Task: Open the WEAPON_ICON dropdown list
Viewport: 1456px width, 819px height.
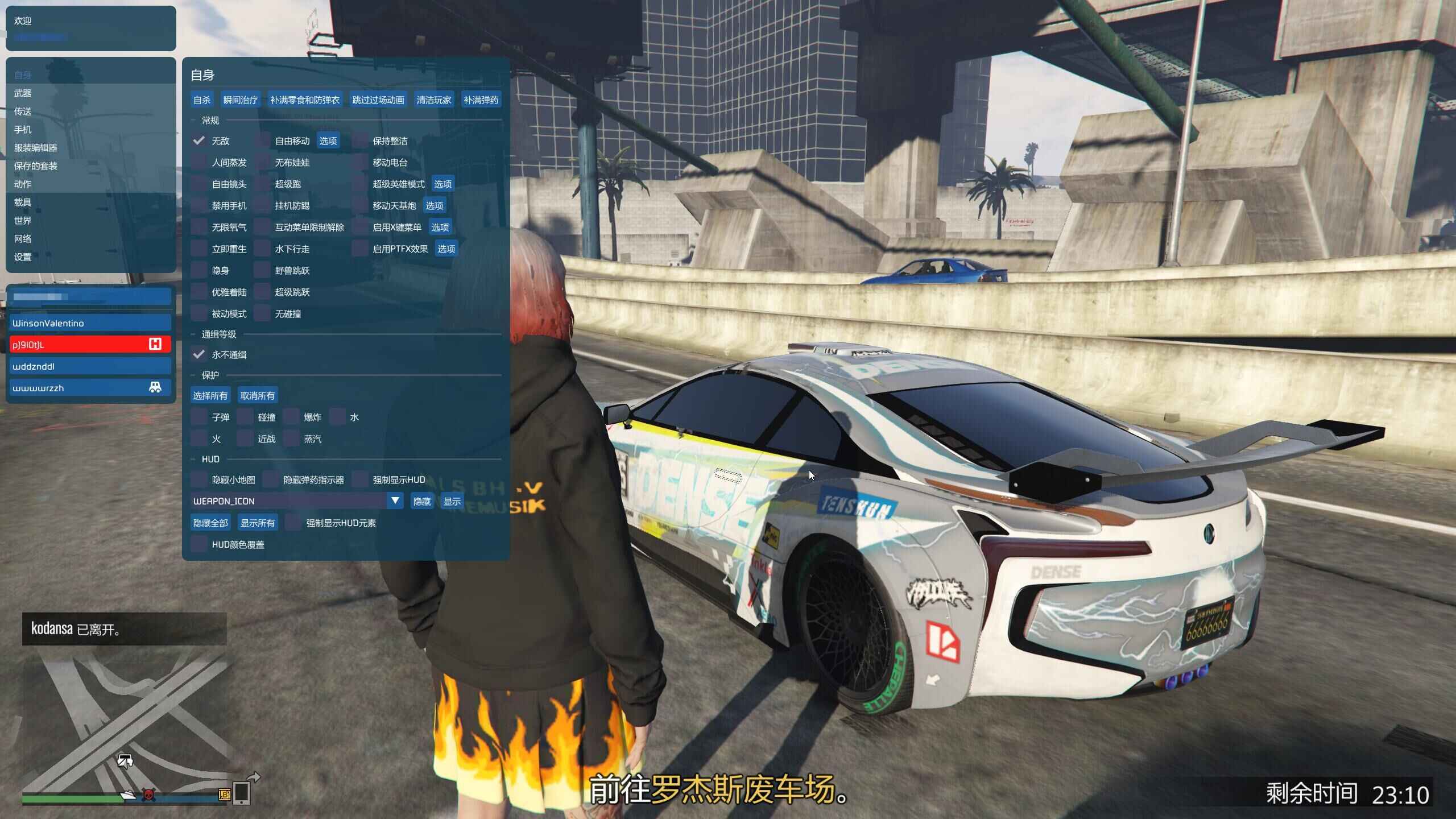Action: (394, 500)
